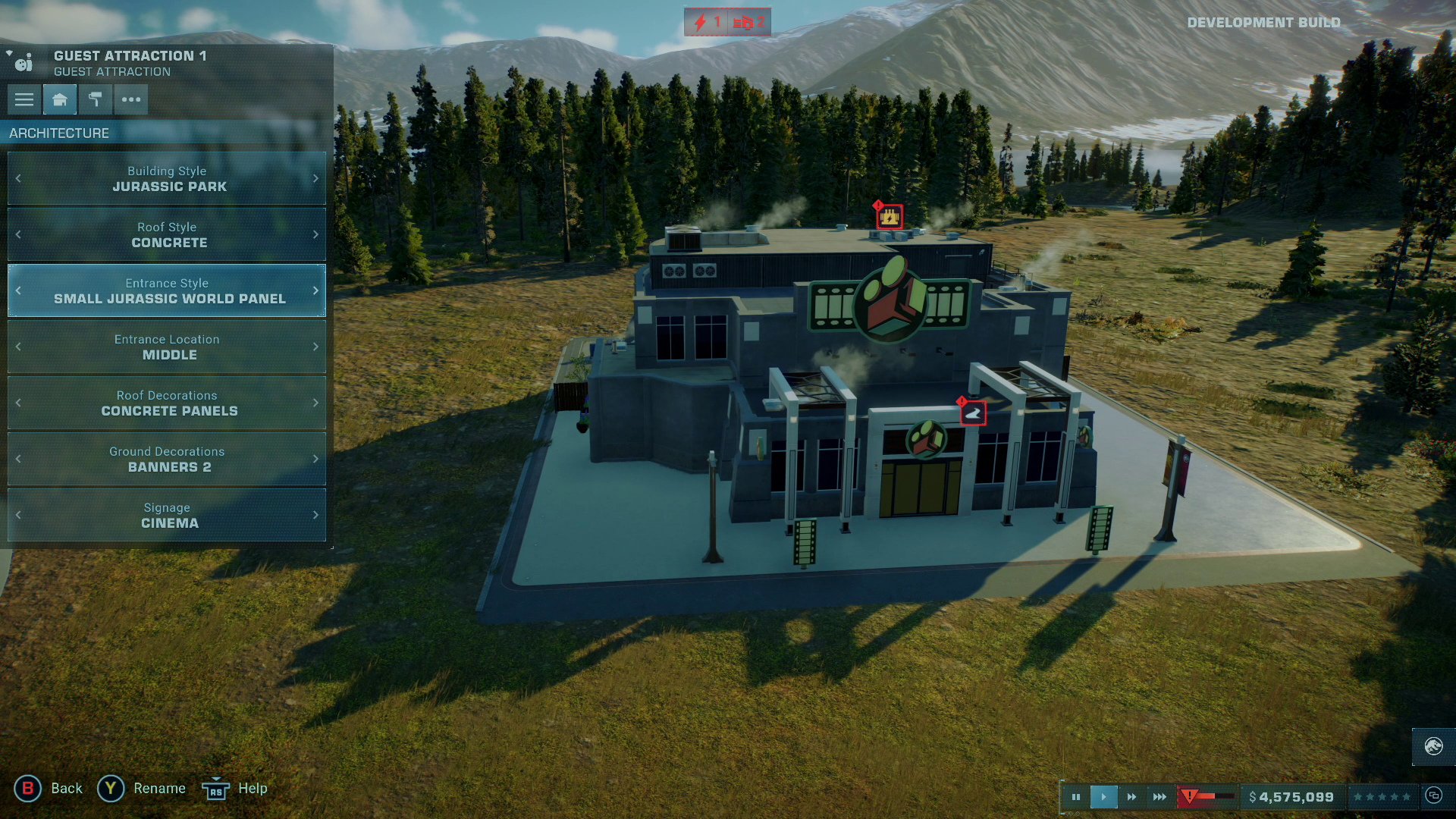Image resolution: width=1456 pixels, height=819 pixels.
Task: Pause the simulation
Action: 1076,796
